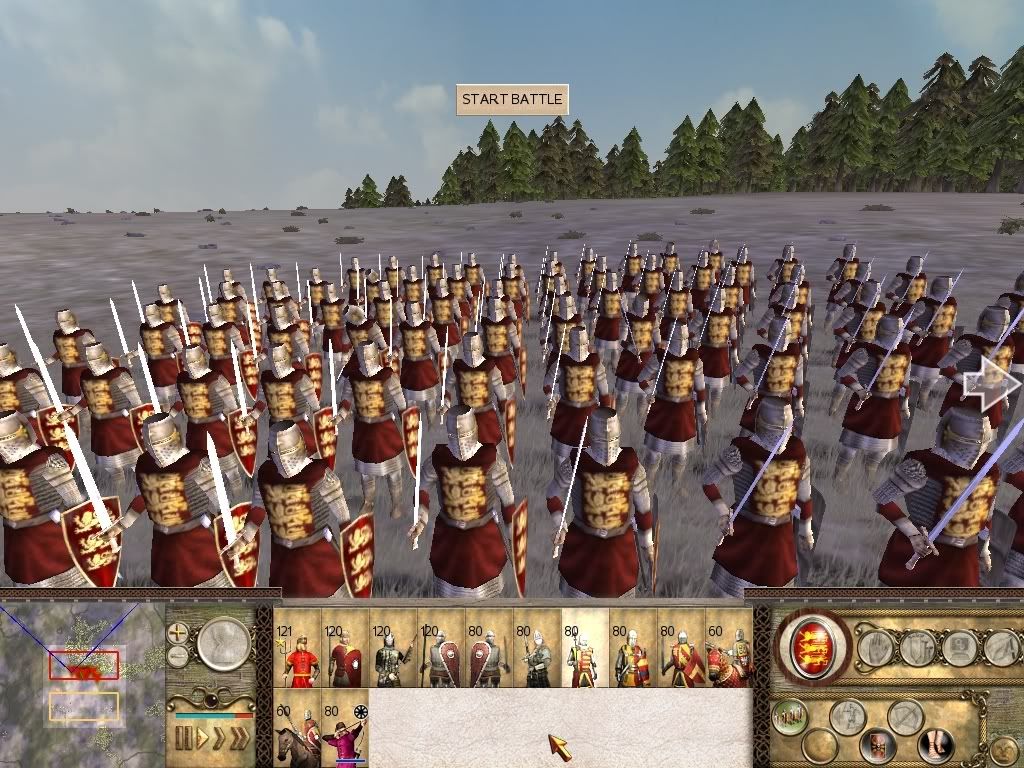Toggle the run button with legs icon

coord(937,745)
